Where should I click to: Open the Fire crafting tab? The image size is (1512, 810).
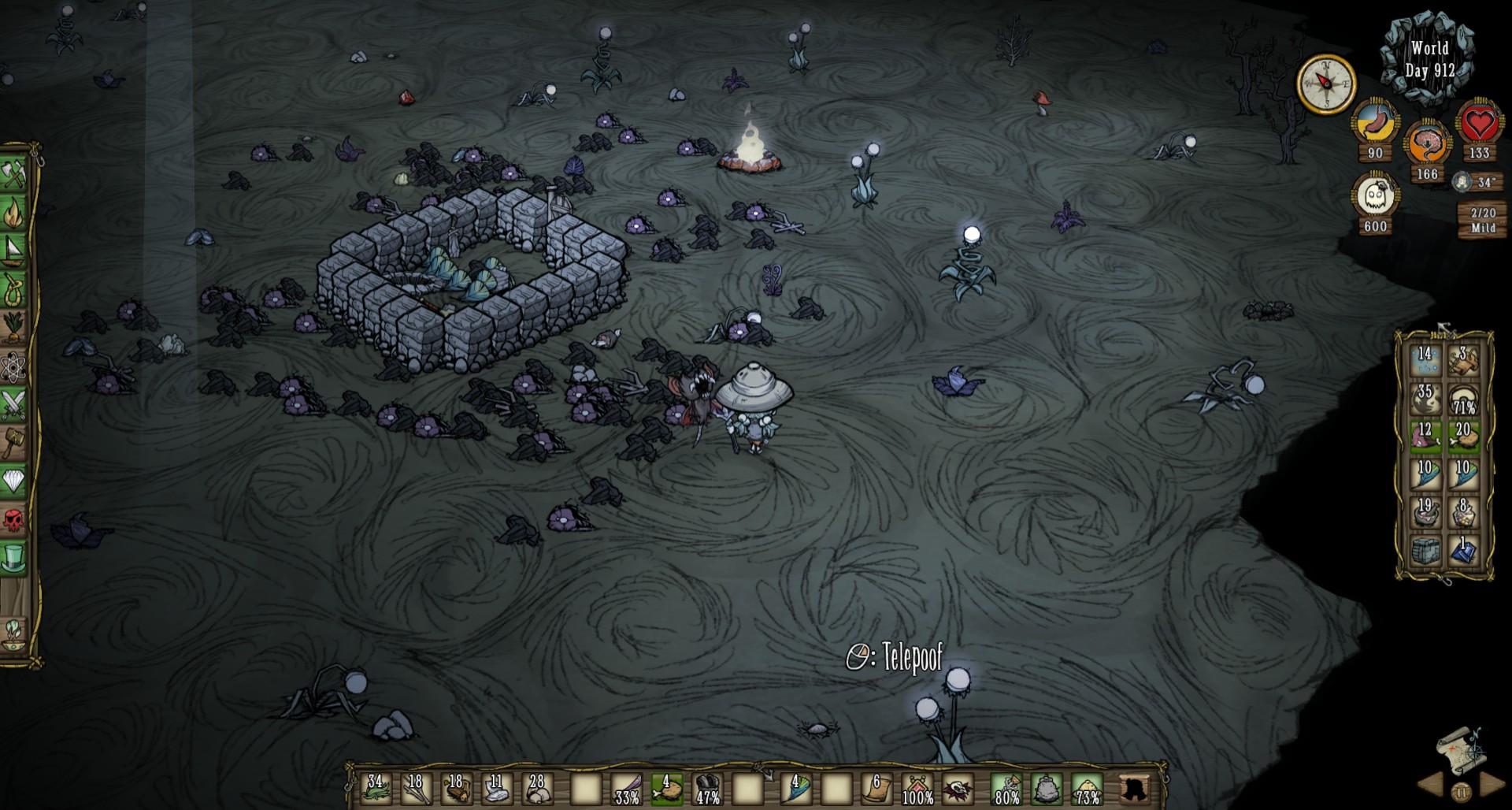click(14, 211)
